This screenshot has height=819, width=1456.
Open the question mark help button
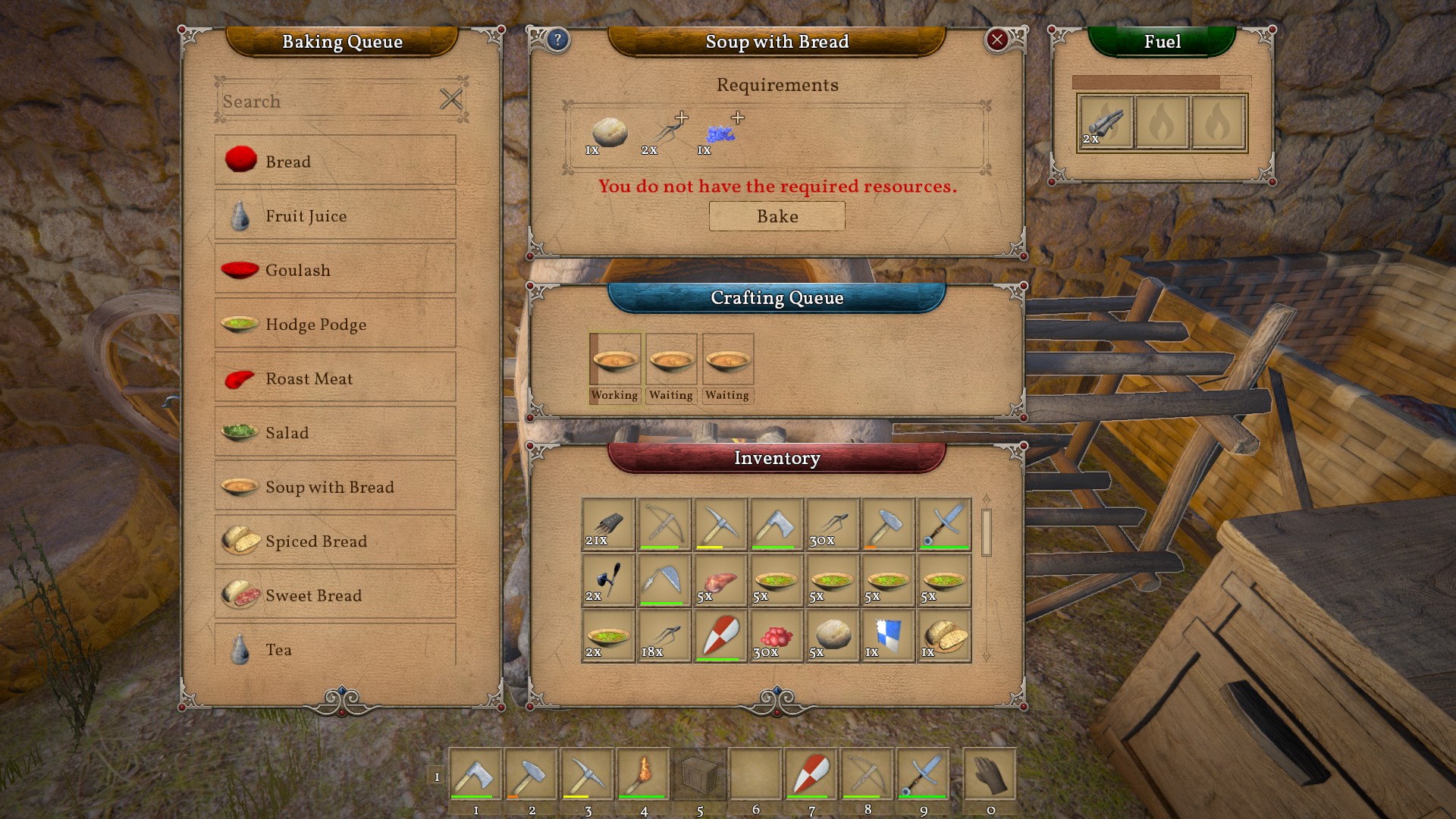pyautogui.click(x=557, y=40)
